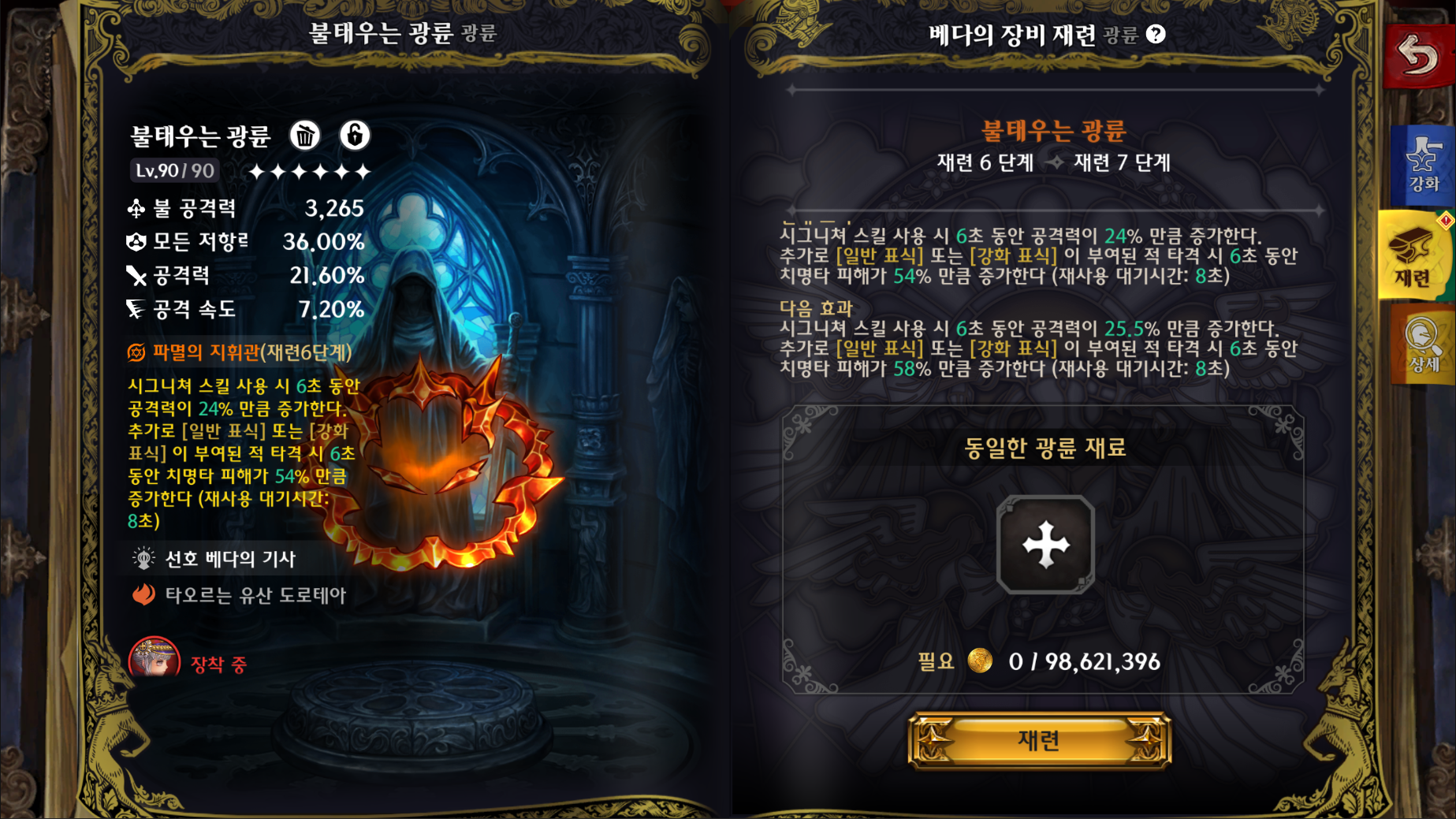Add material in the empty plus slot
The image size is (1456, 819).
point(1045,544)
